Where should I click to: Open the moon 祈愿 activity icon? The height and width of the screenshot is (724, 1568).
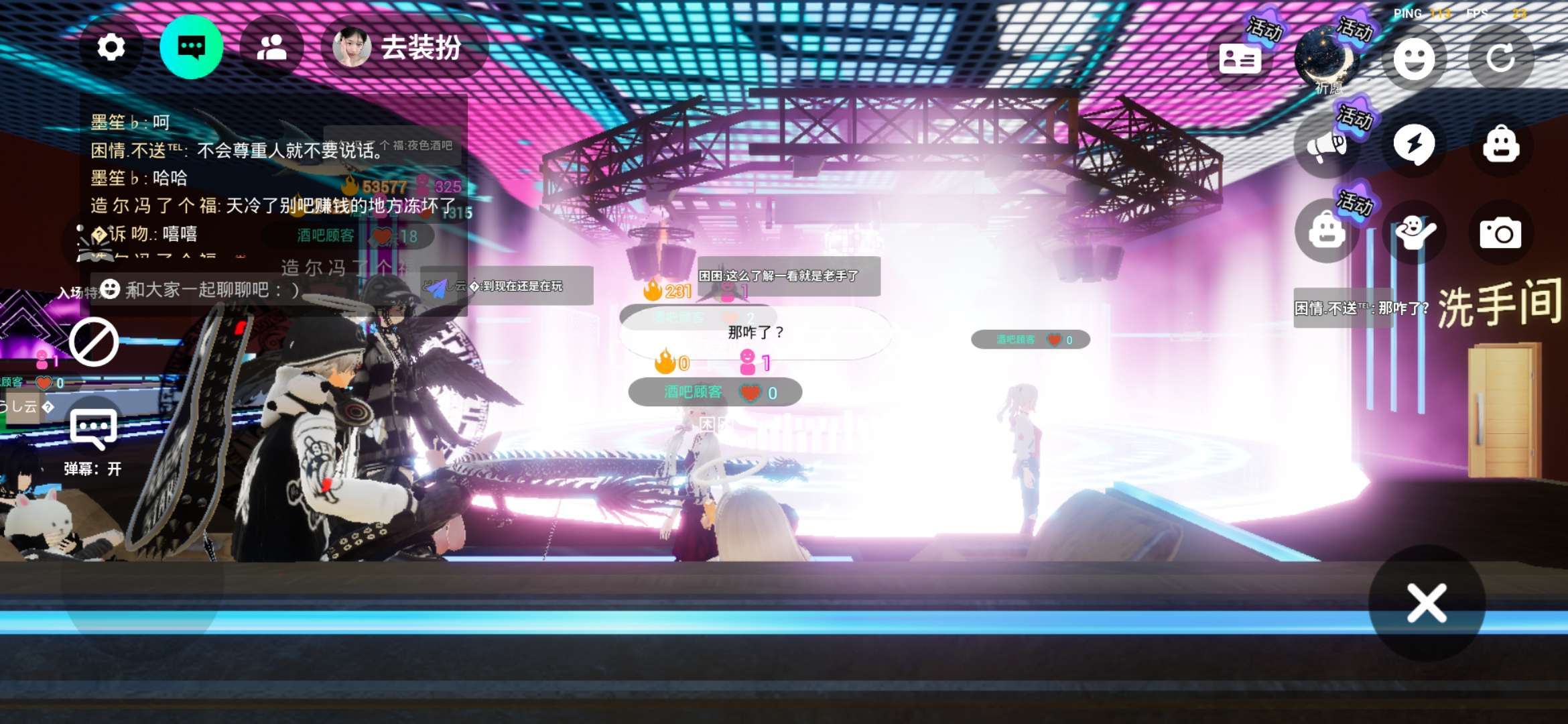(1327, 60)
